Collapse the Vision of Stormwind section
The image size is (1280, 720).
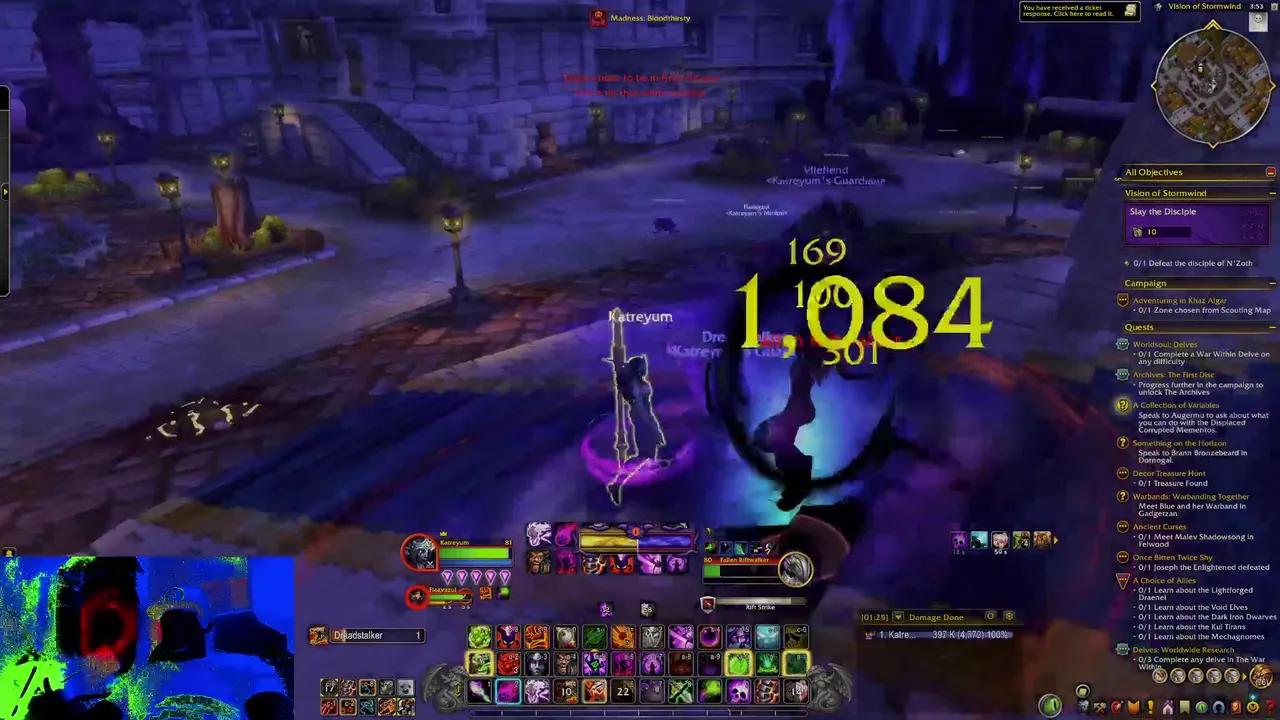1271,193
